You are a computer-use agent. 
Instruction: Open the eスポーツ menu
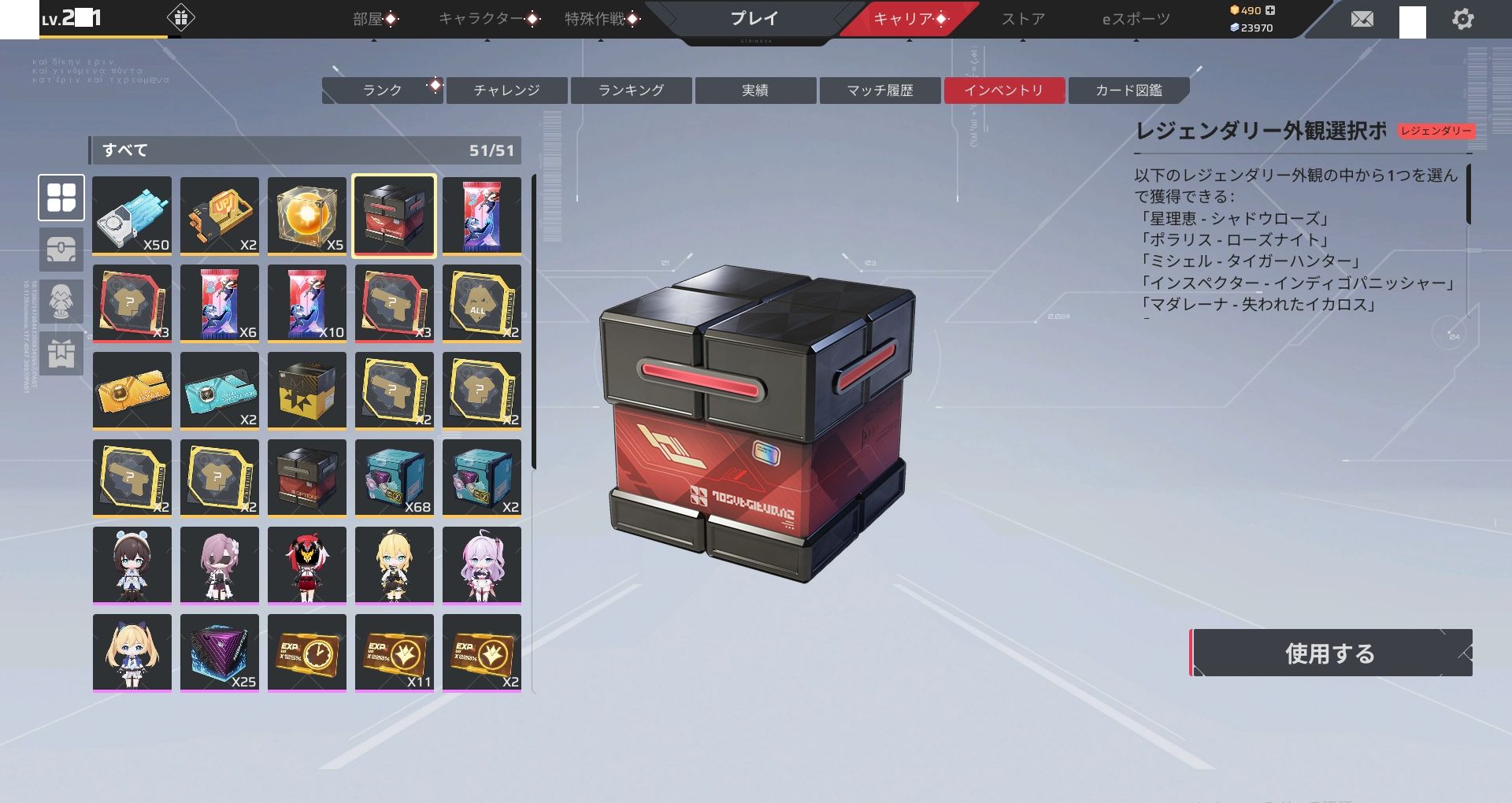1136,19
